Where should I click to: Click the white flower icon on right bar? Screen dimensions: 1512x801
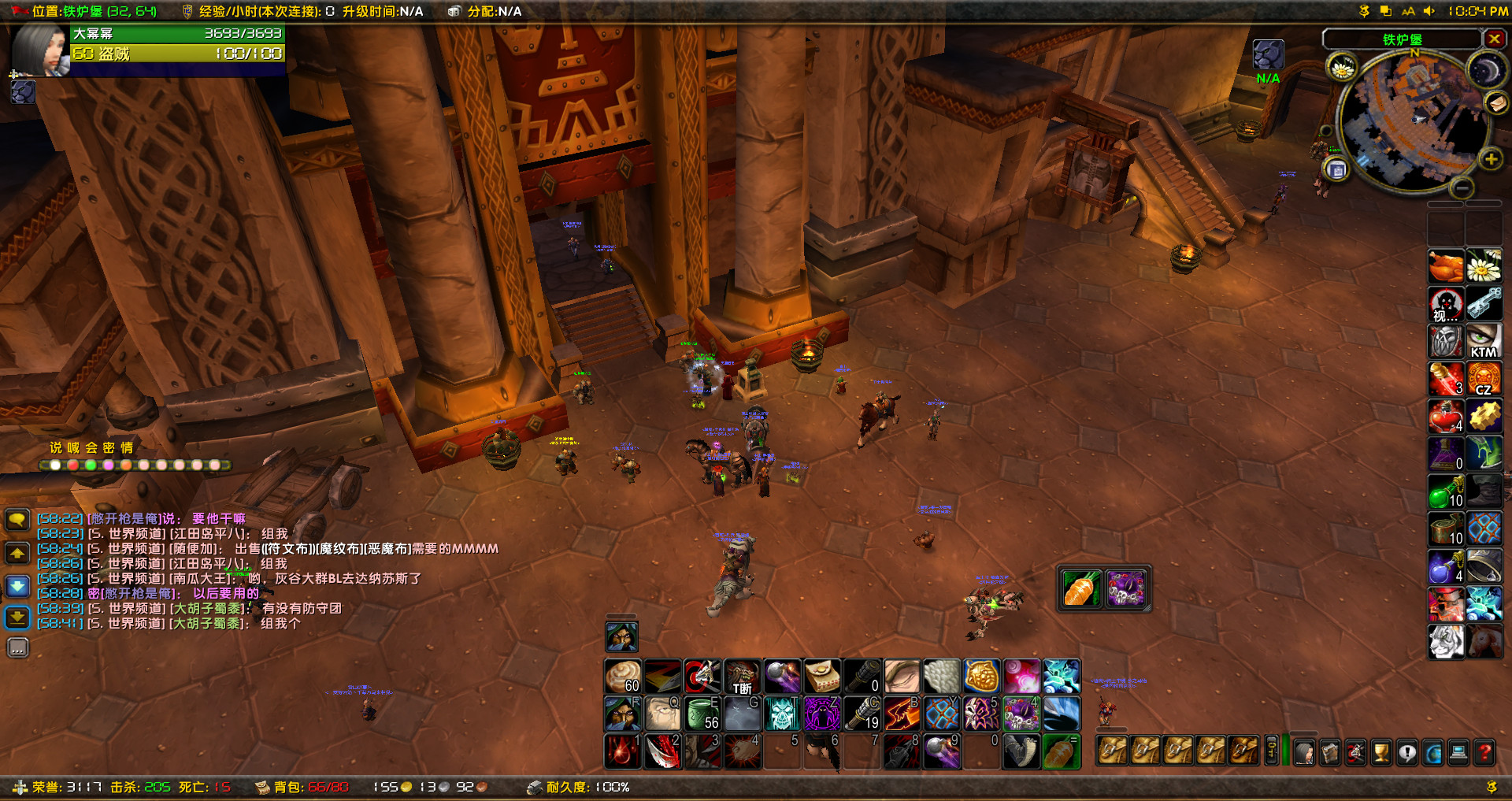click(x=1484, y=266)
